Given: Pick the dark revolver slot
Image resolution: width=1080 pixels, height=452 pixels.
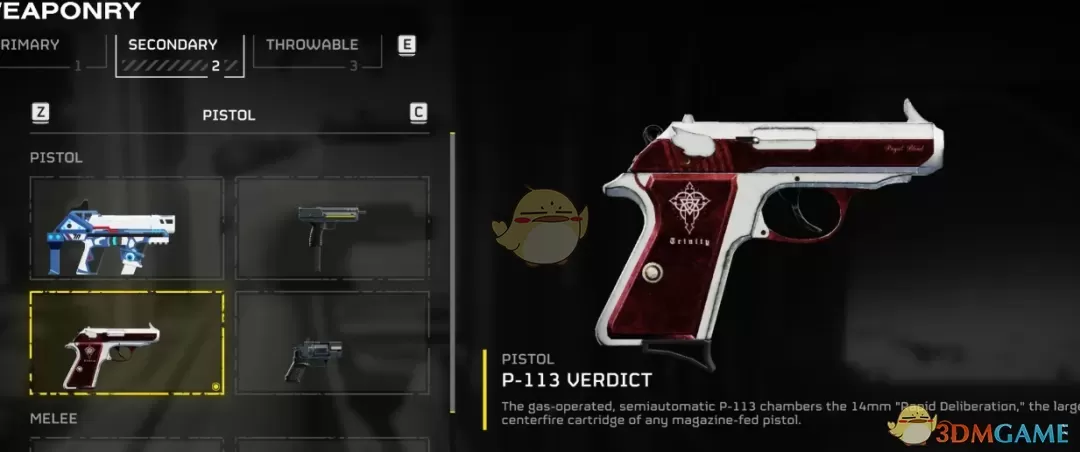Looking at the screenshot, I should (332, 343).
